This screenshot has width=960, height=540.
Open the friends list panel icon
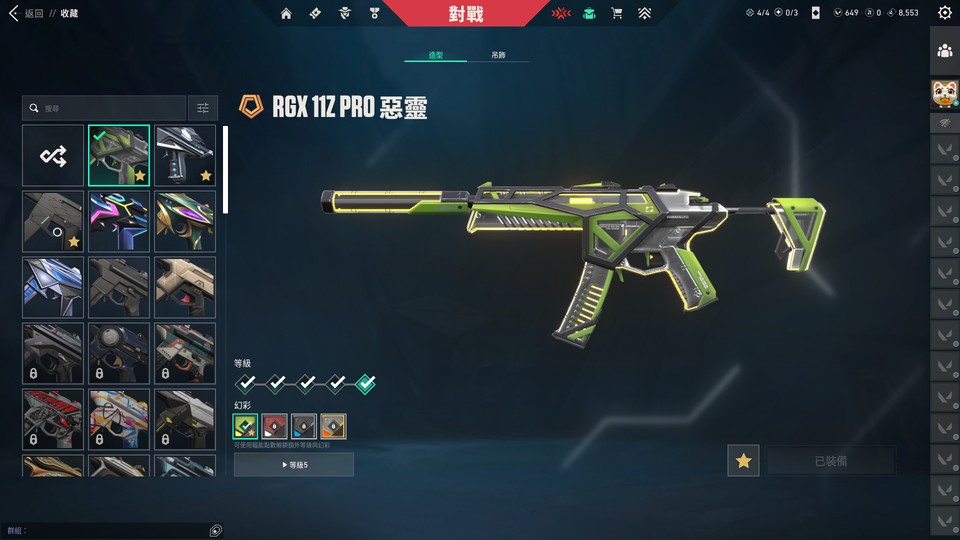click(x=945, y=51)
